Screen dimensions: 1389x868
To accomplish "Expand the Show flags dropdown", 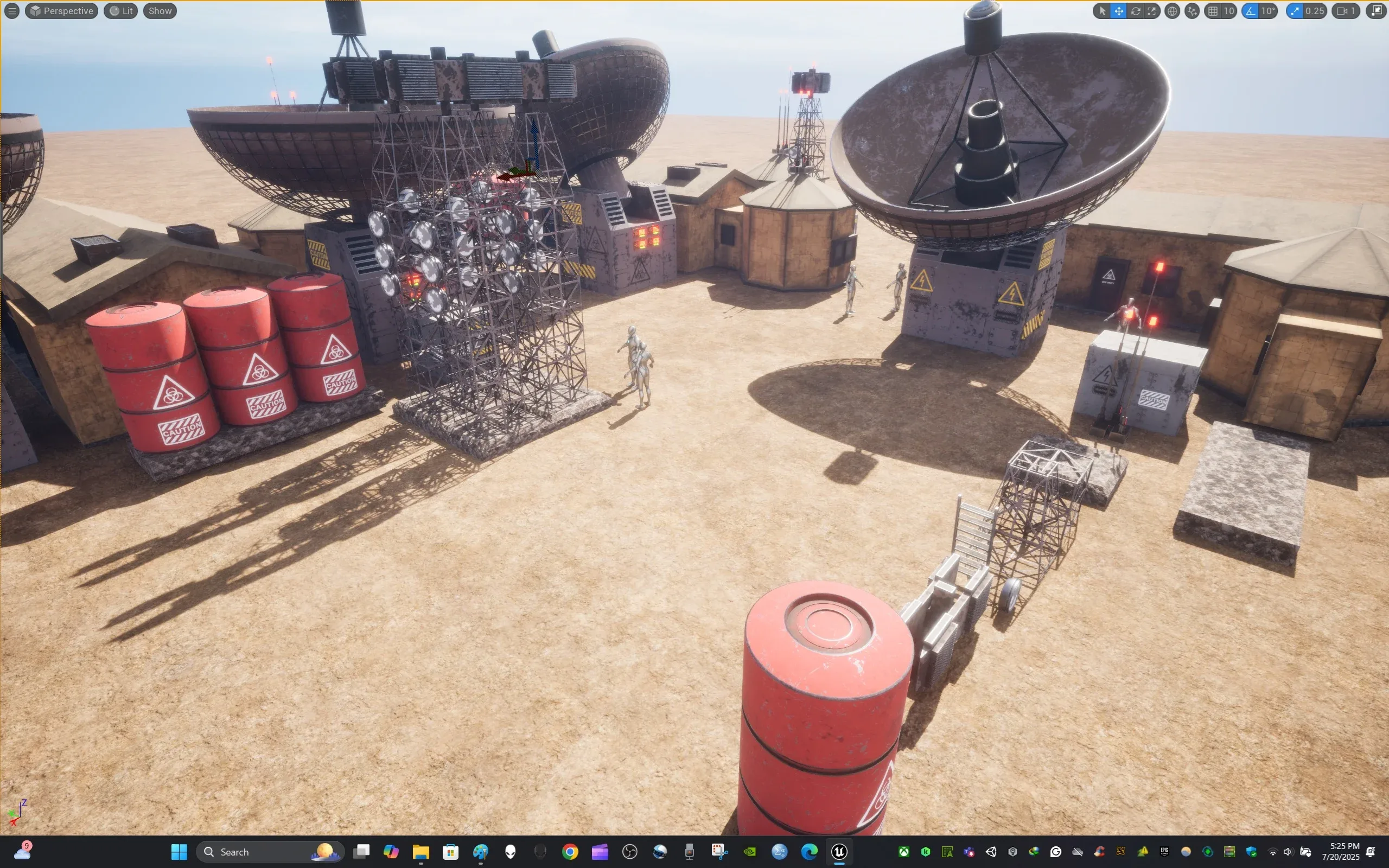I will tap(159, 10).
